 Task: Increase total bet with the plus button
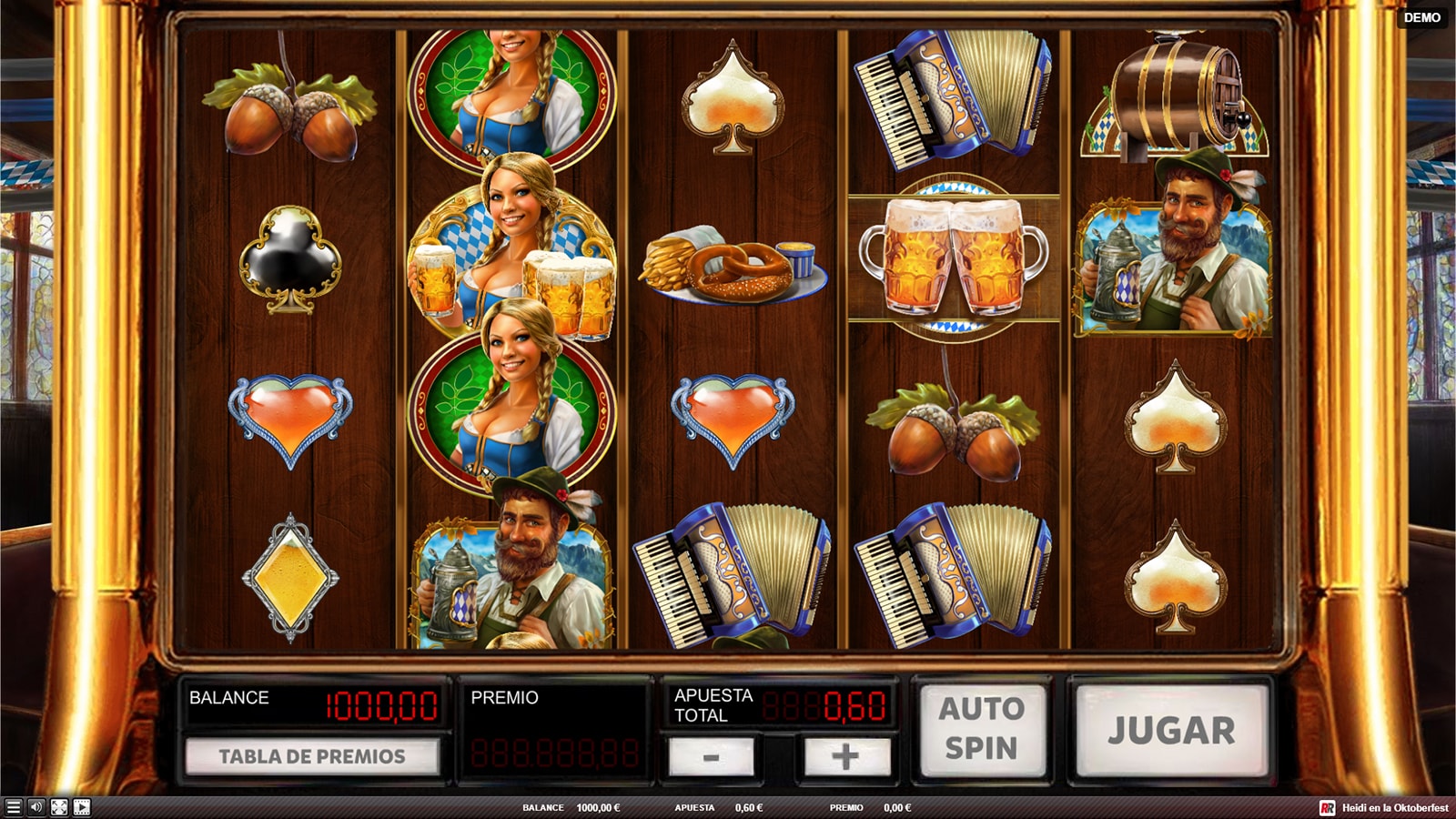(x=844, y=756)
